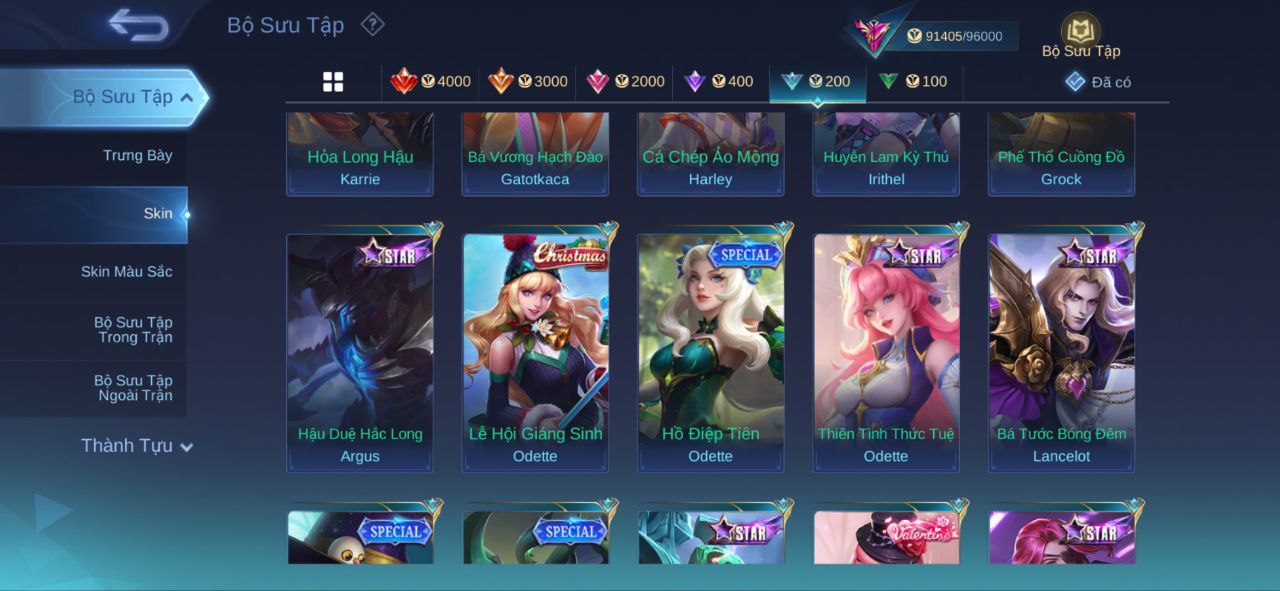Image resolution: width=1280 pixels, height=591 pixels.
Task: Go back using the return arrow
Action: (x=138, y=26)
